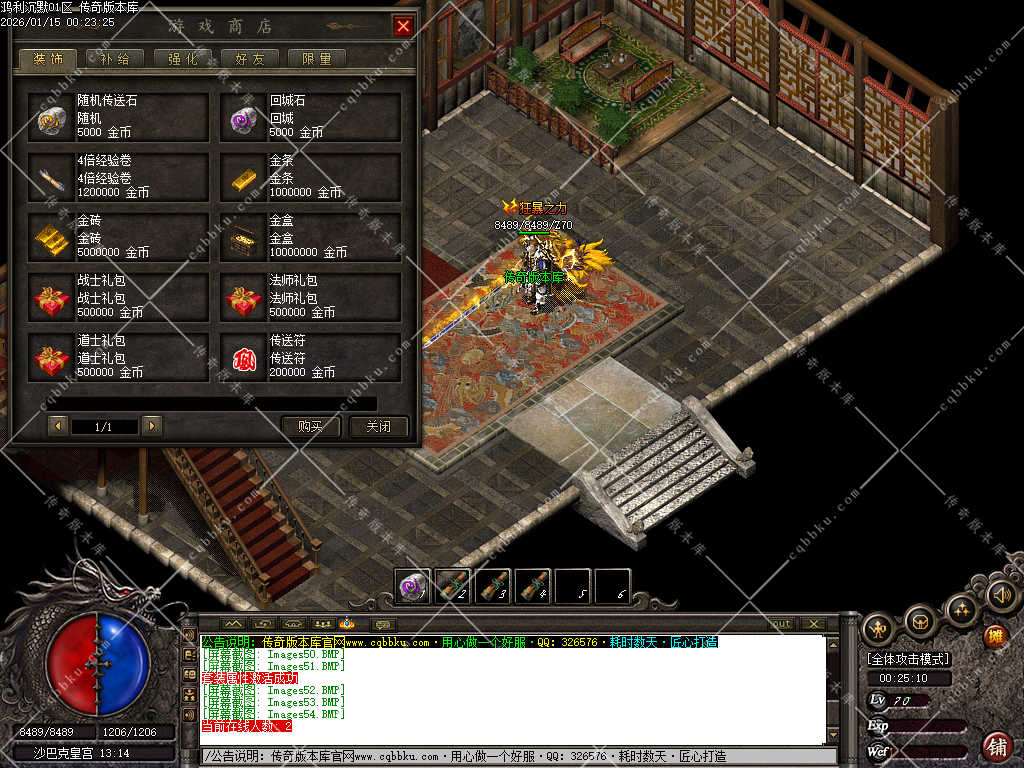Show the 限量 shop category
The height and width of the screenshot is (768, 1024).
tap(316, 59)
